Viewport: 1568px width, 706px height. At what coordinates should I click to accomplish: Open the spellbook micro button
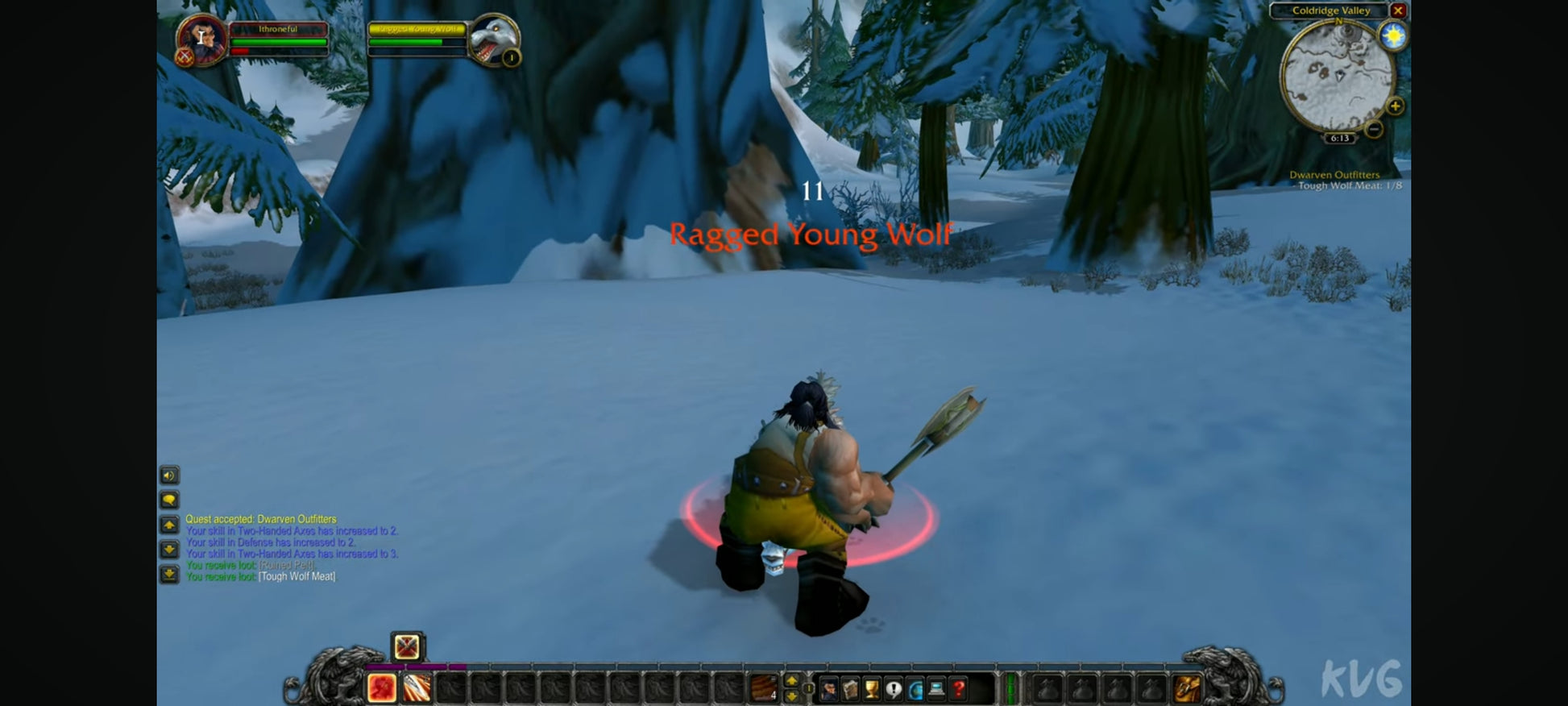point(850,689)
